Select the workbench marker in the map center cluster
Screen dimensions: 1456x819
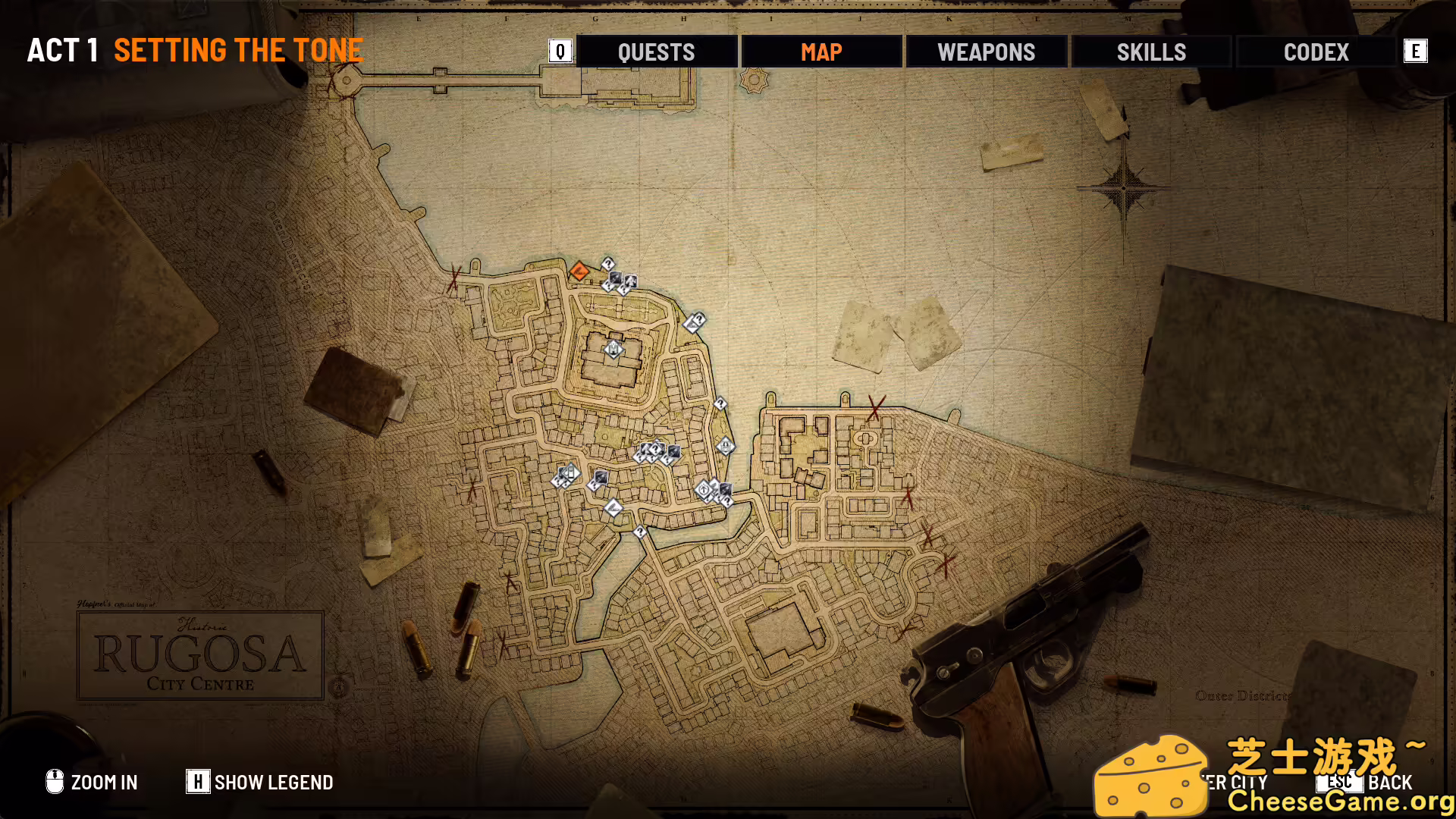tap(674, 450)
